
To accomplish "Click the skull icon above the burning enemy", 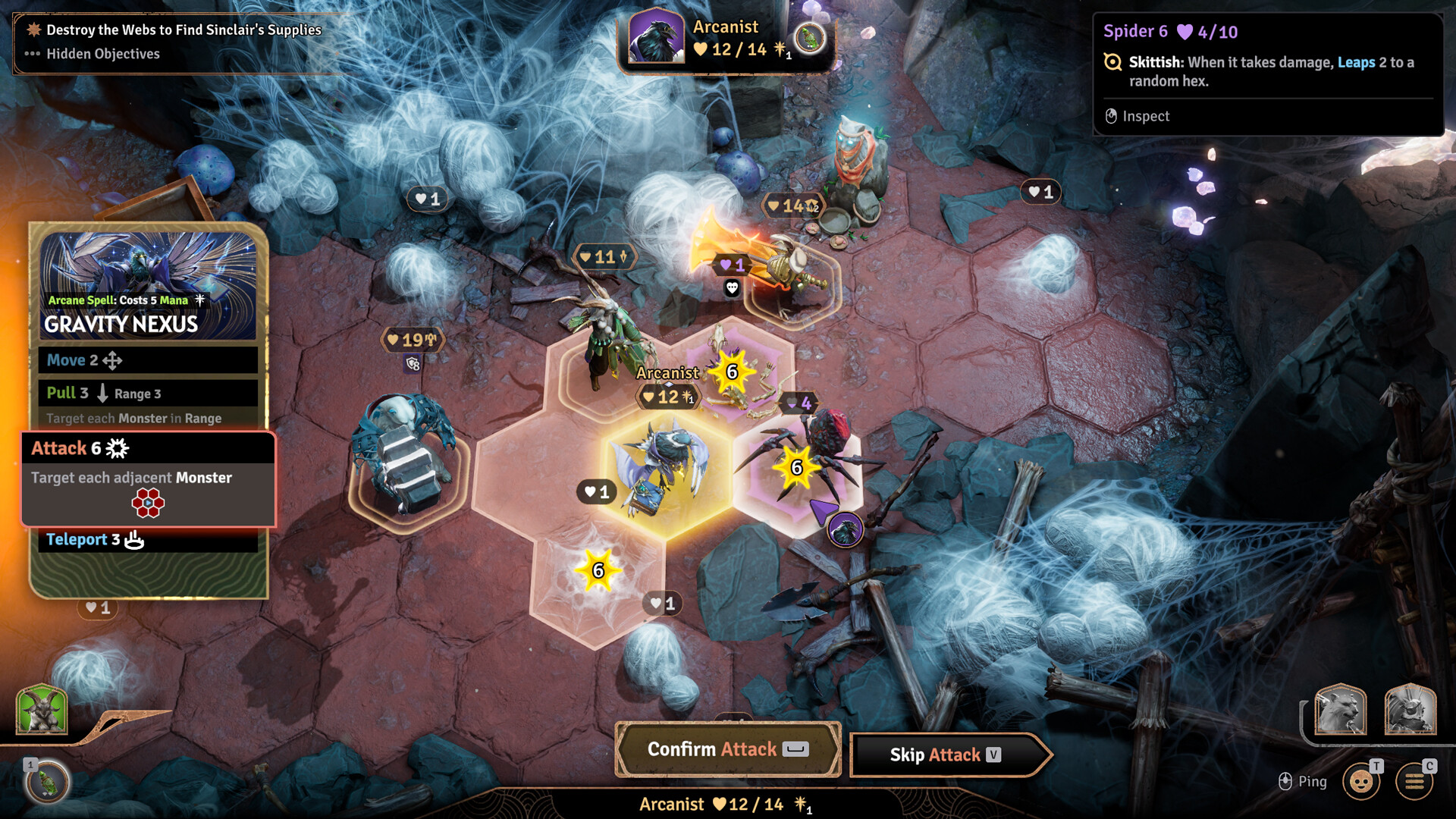I will coord(732,289).
